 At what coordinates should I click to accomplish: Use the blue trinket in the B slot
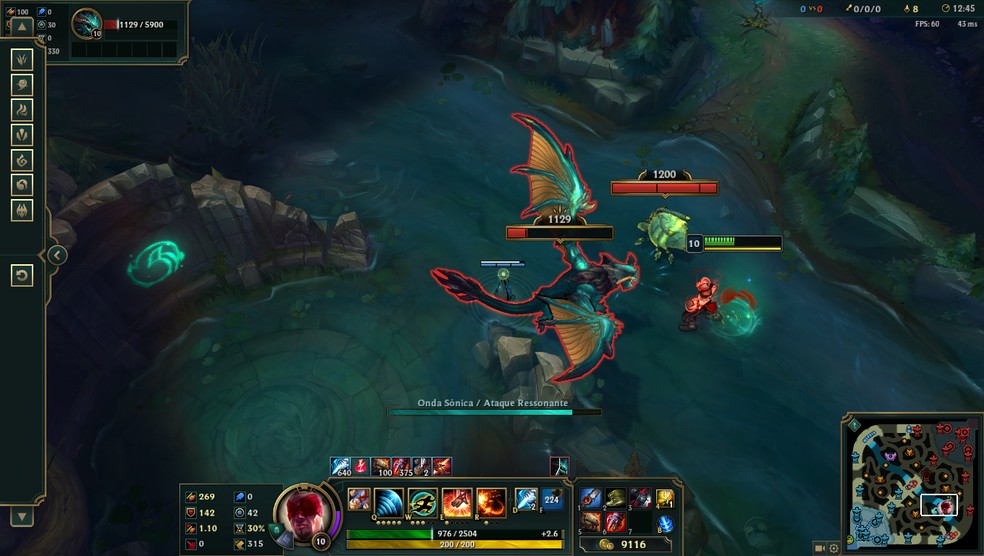[666, 523]
